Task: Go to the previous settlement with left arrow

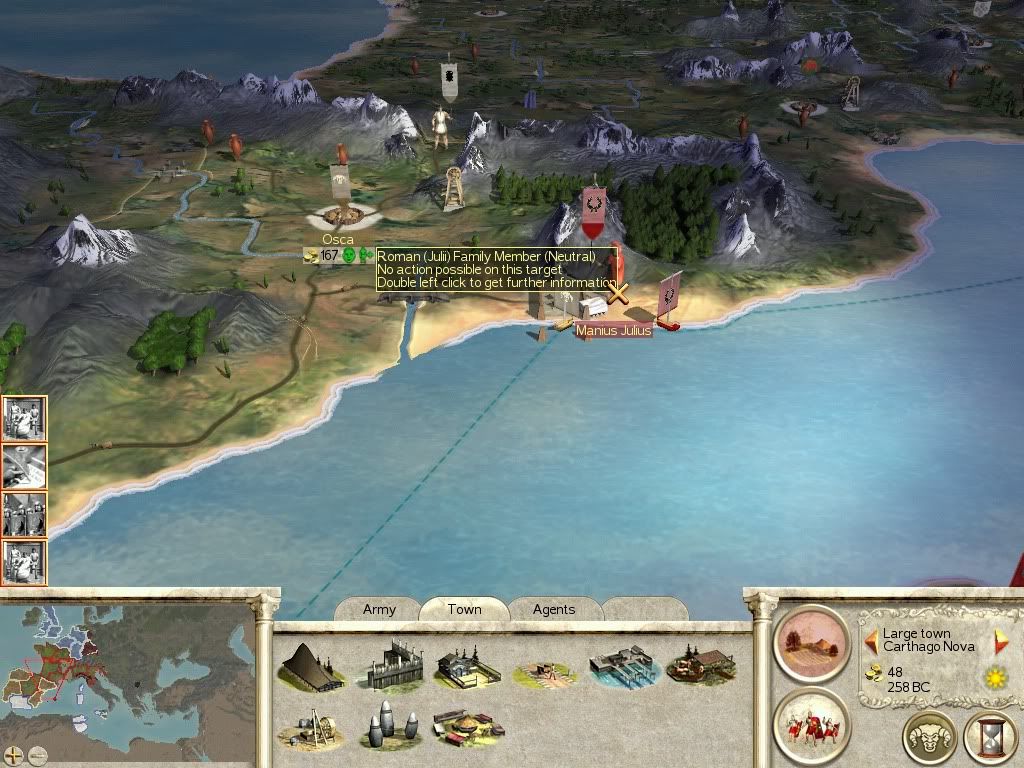Action: click(x=871, y=641)
